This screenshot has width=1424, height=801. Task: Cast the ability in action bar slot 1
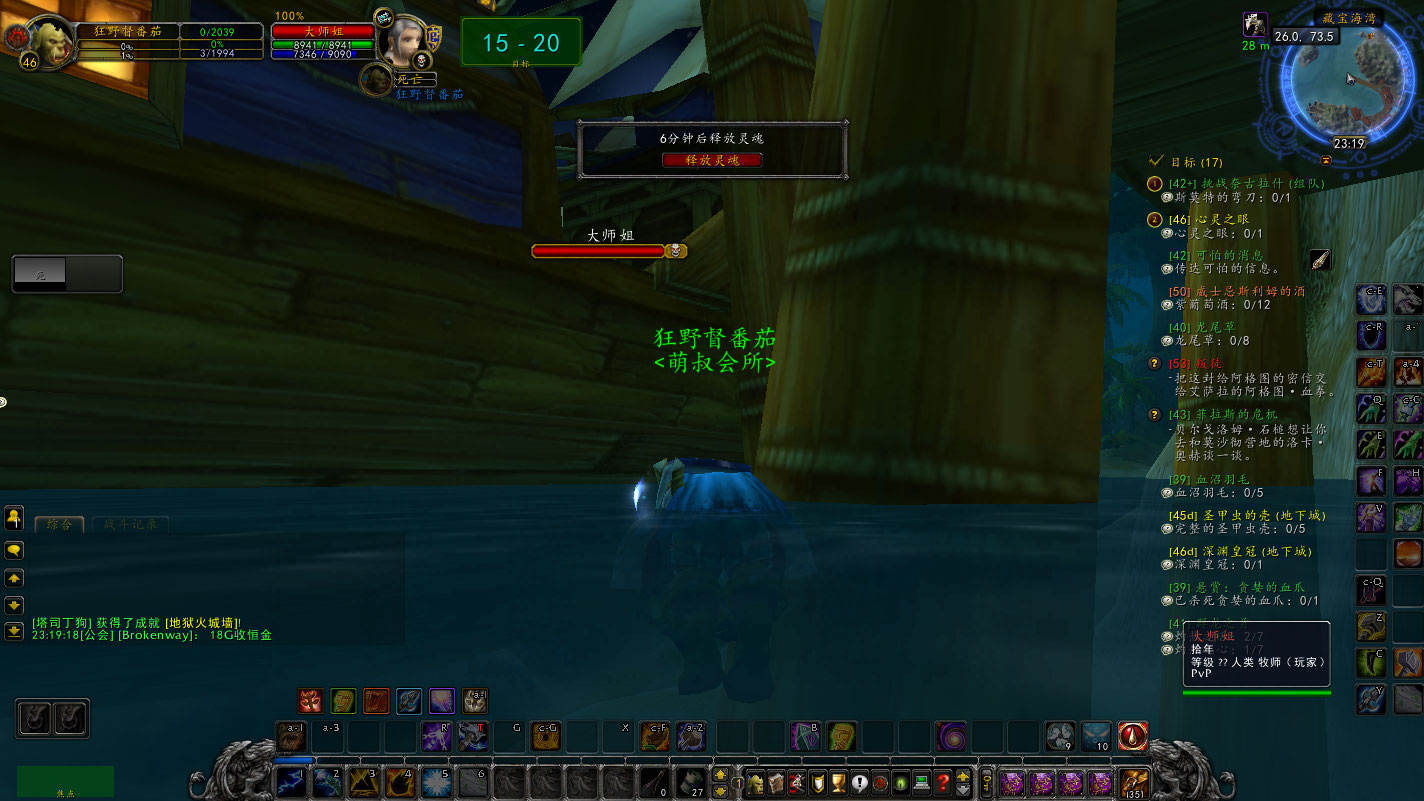(291, 783)
